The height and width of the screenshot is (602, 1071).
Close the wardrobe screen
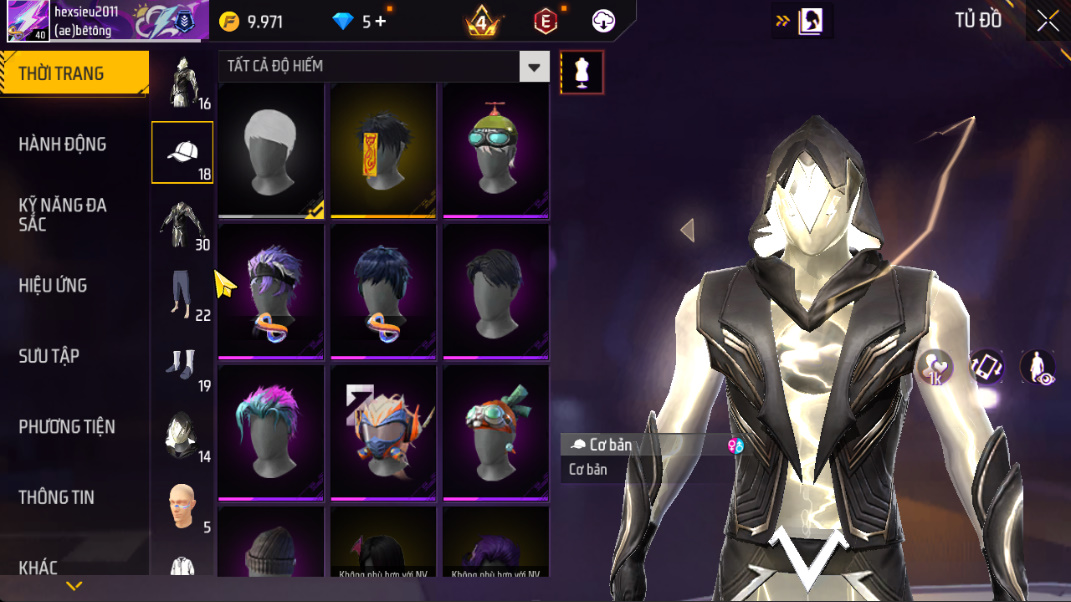[x=1047, y=21]
